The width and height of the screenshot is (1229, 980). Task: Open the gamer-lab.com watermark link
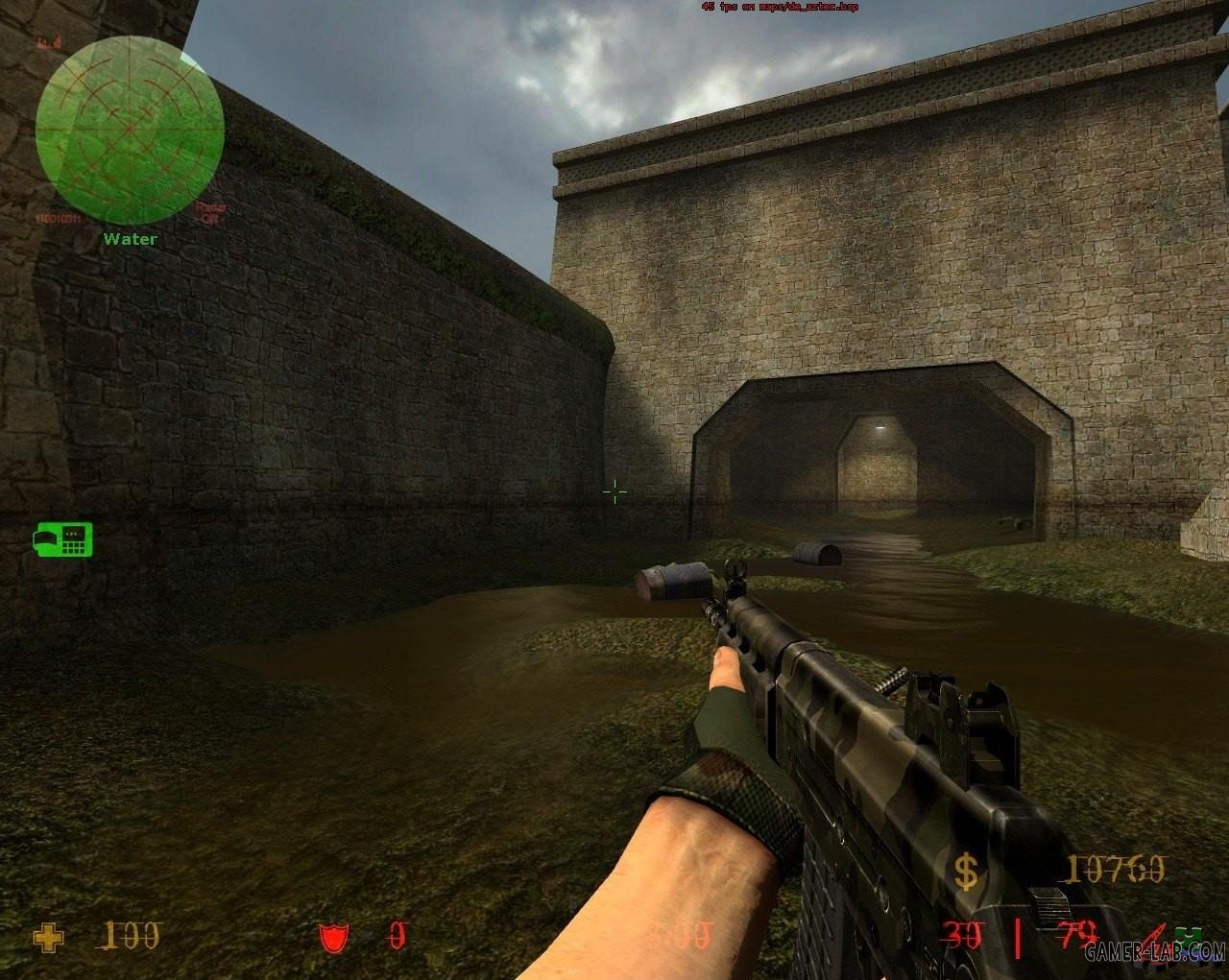click(1155, 953)
